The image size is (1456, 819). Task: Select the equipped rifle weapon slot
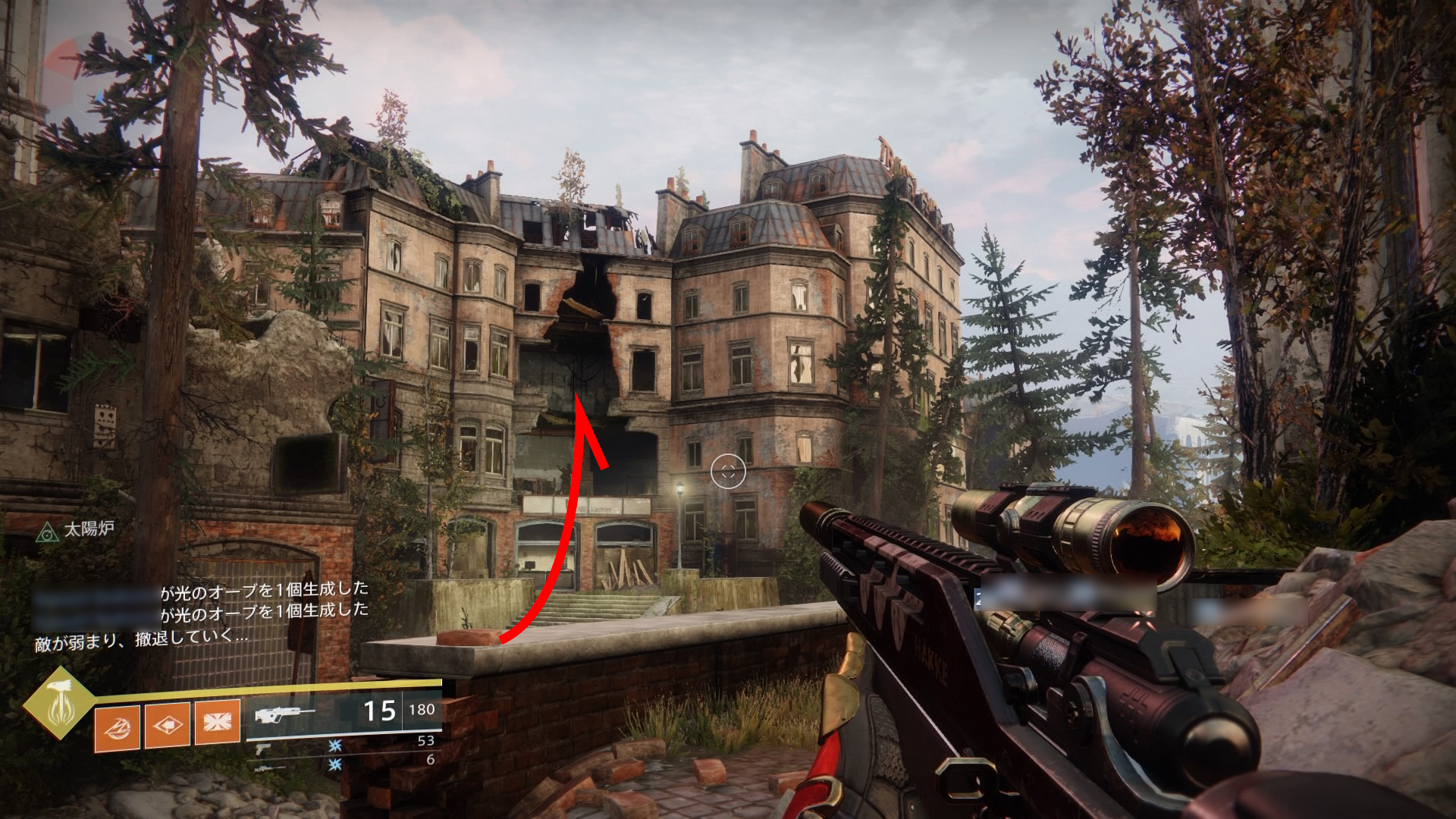[285, 714]
